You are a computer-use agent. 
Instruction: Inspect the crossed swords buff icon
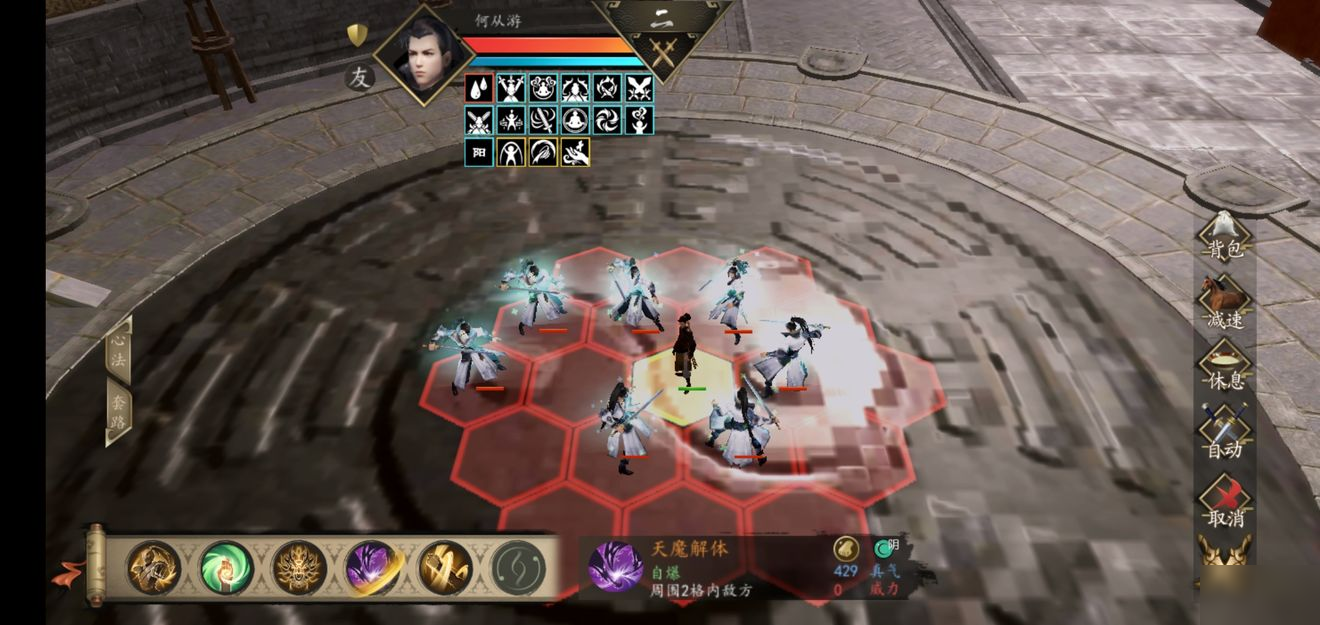click(639, 88)
